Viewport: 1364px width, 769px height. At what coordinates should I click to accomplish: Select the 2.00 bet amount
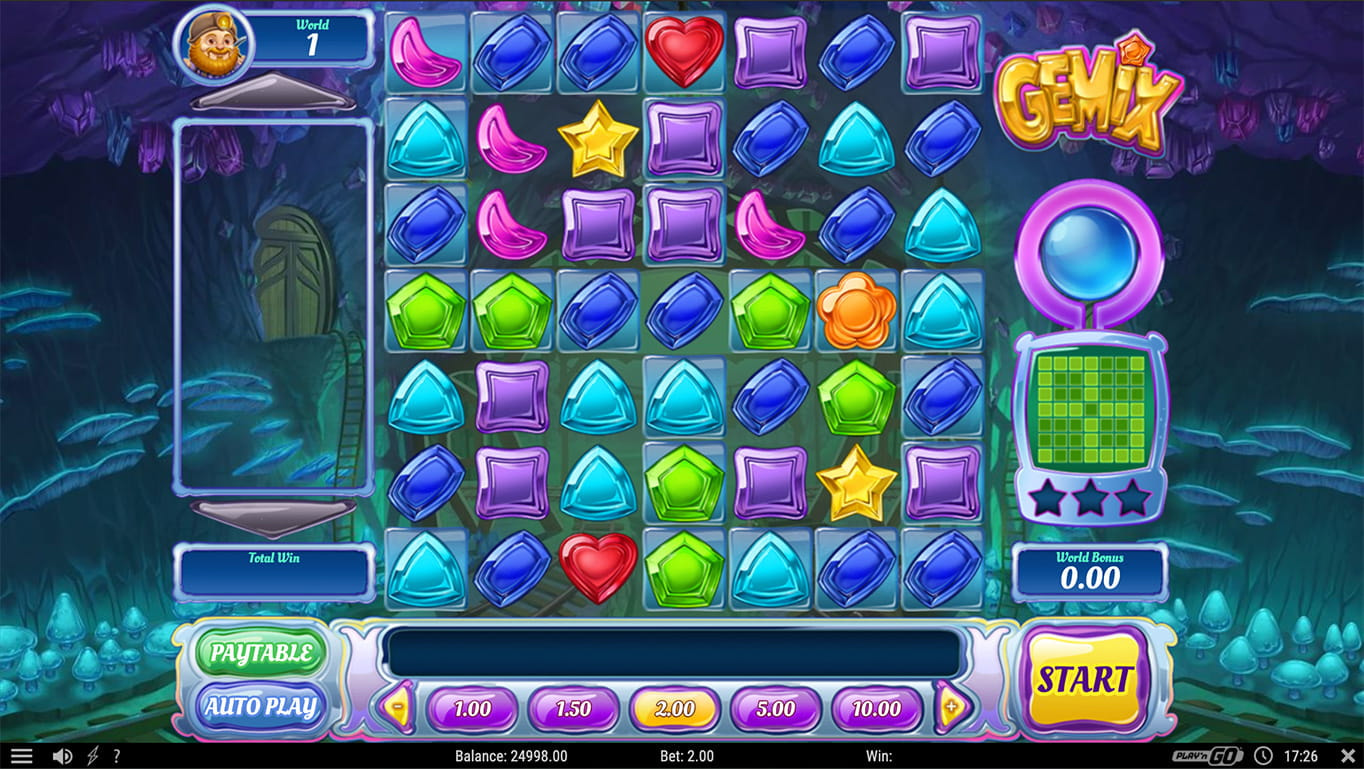pyautogui.click(x=674, y=709)
